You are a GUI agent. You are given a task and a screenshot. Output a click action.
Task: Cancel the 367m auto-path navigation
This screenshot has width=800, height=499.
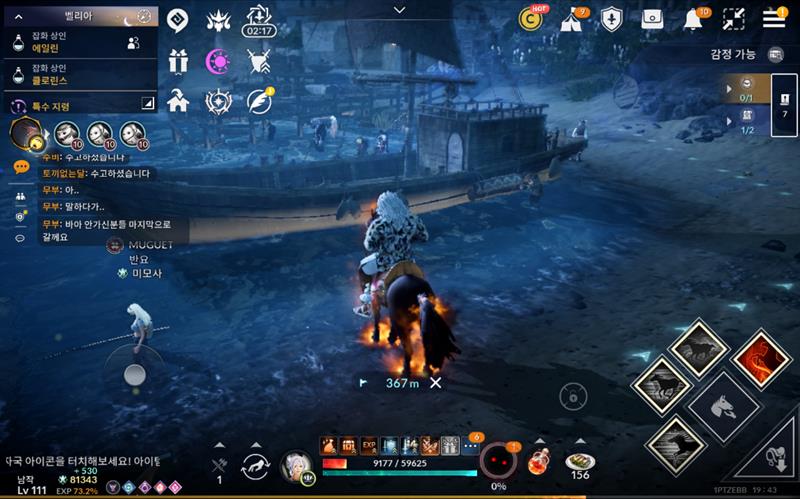click(x=435, y=382)
